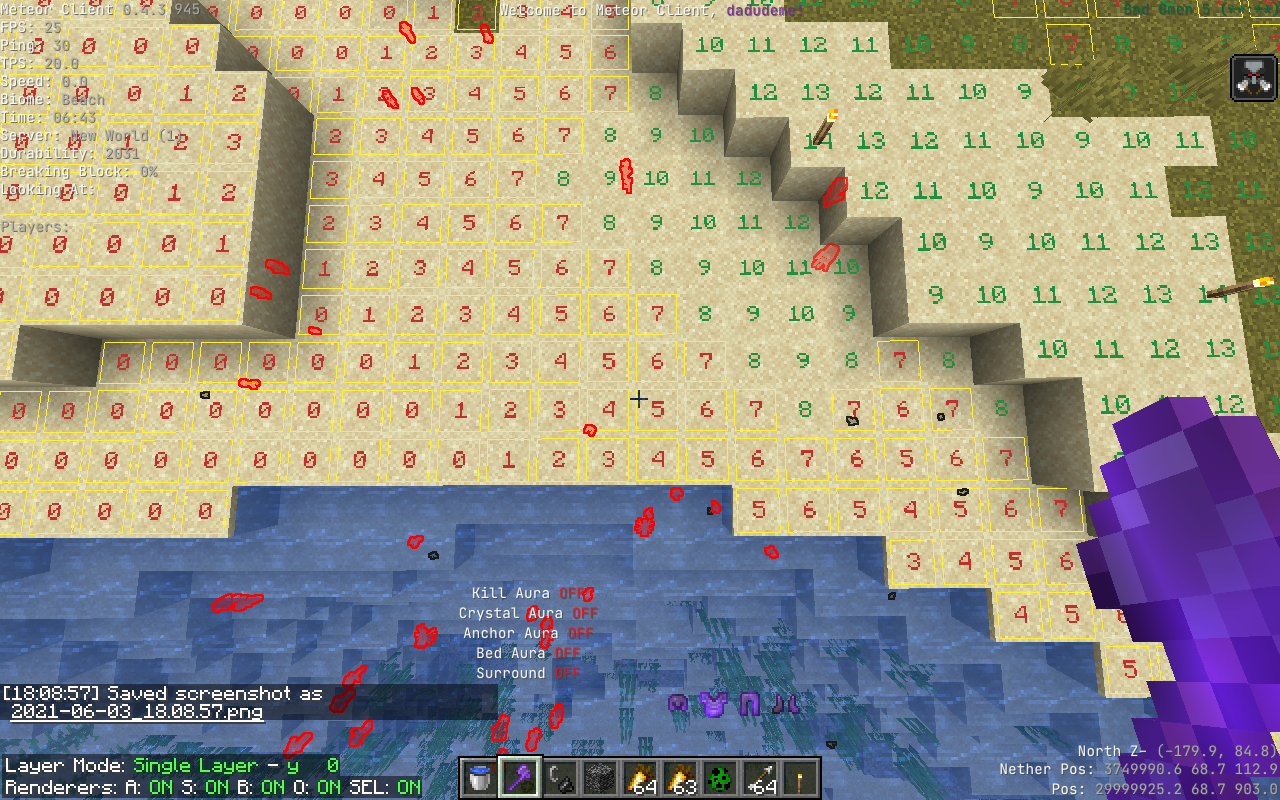Click the crafting icon in the top-right corner
Image resolution: width=1280 pixels, height=800 pixels.
point(1252,77)
